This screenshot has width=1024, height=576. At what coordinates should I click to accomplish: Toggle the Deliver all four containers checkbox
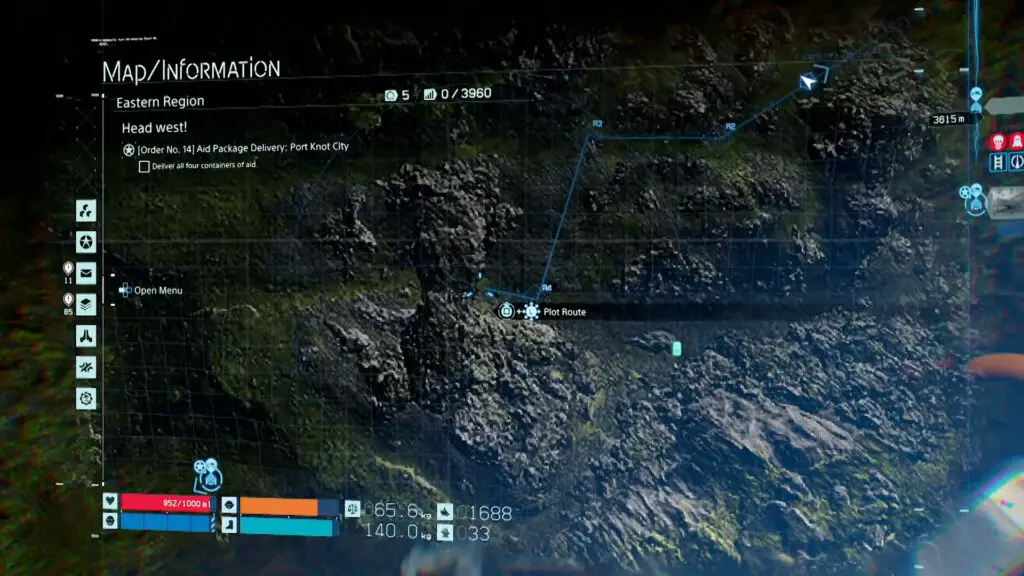[x=145, y=166]
